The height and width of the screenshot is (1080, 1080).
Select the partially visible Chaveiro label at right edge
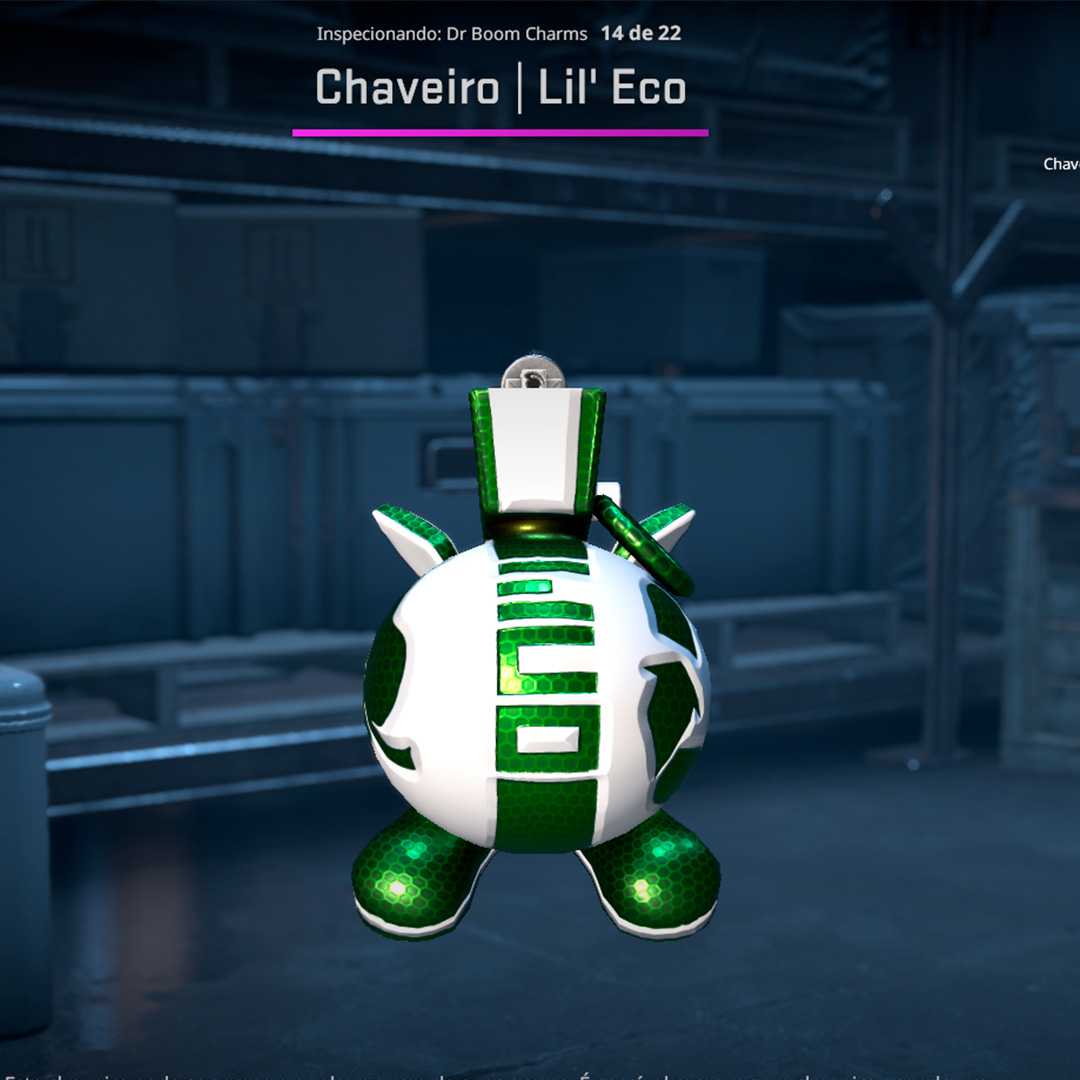click(1062, 164)
